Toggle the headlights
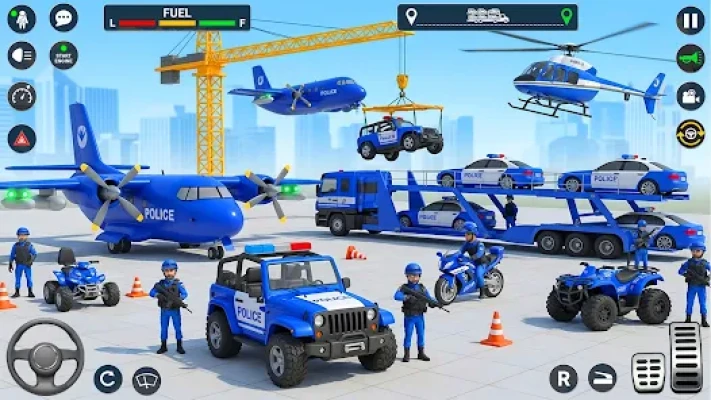 22,56
